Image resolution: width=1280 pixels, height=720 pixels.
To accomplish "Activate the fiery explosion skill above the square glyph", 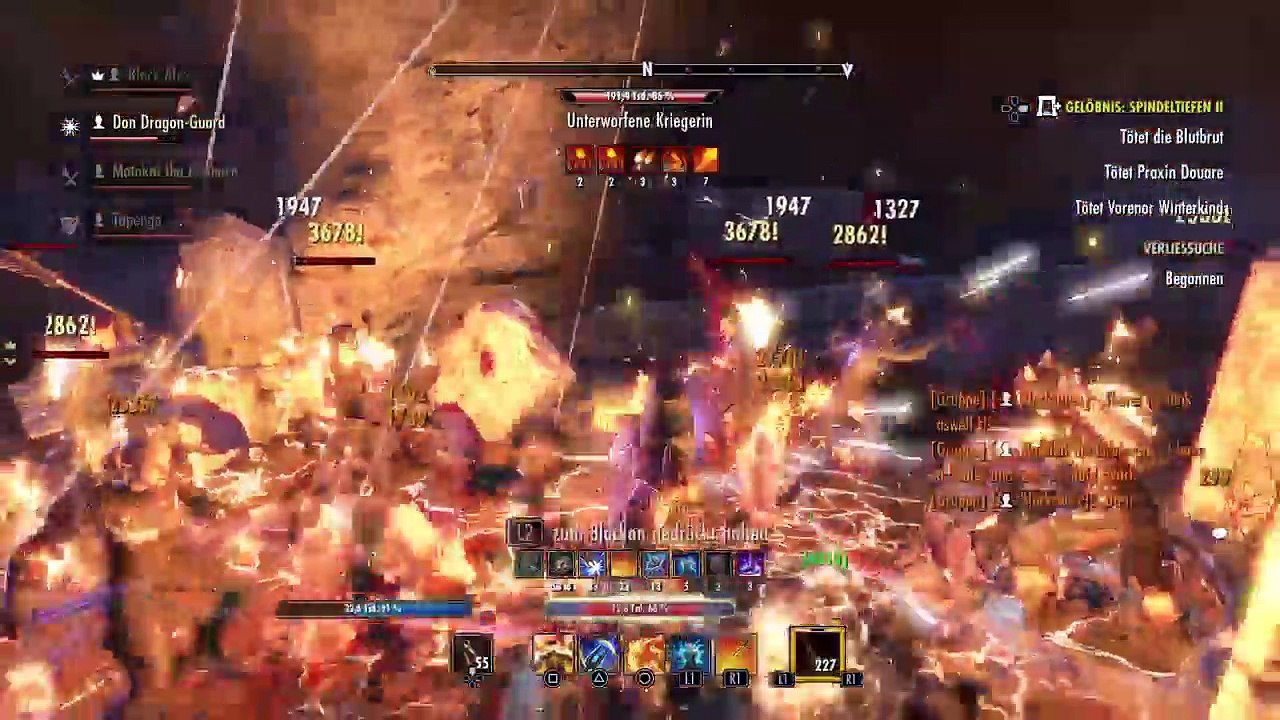I will pyautogui.click(x=553, y=653).
